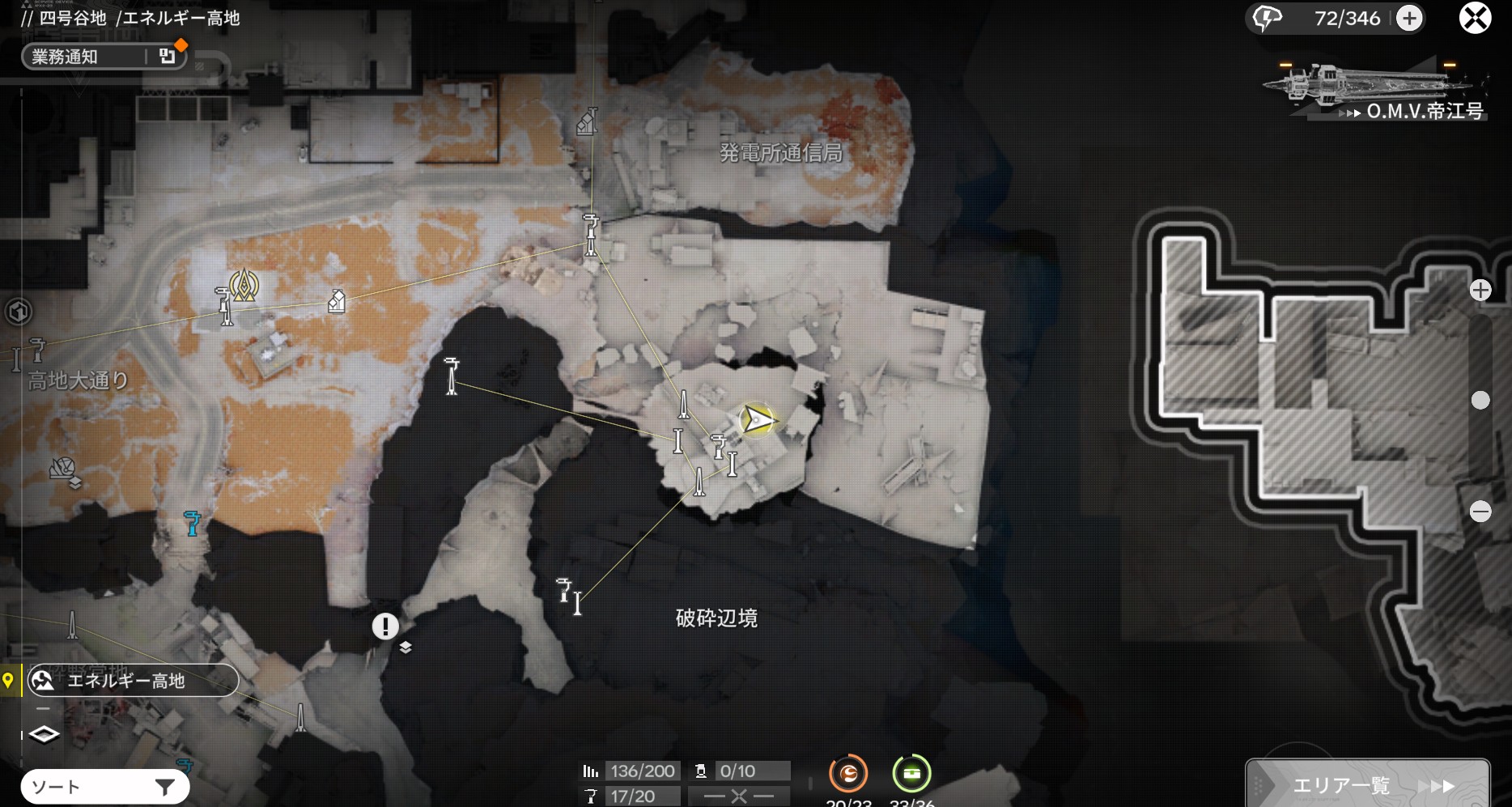This screenshot has width=1512, height=807.
Task: Select the yellow-circled teleport point marker
Action: (x=244, y=285)
